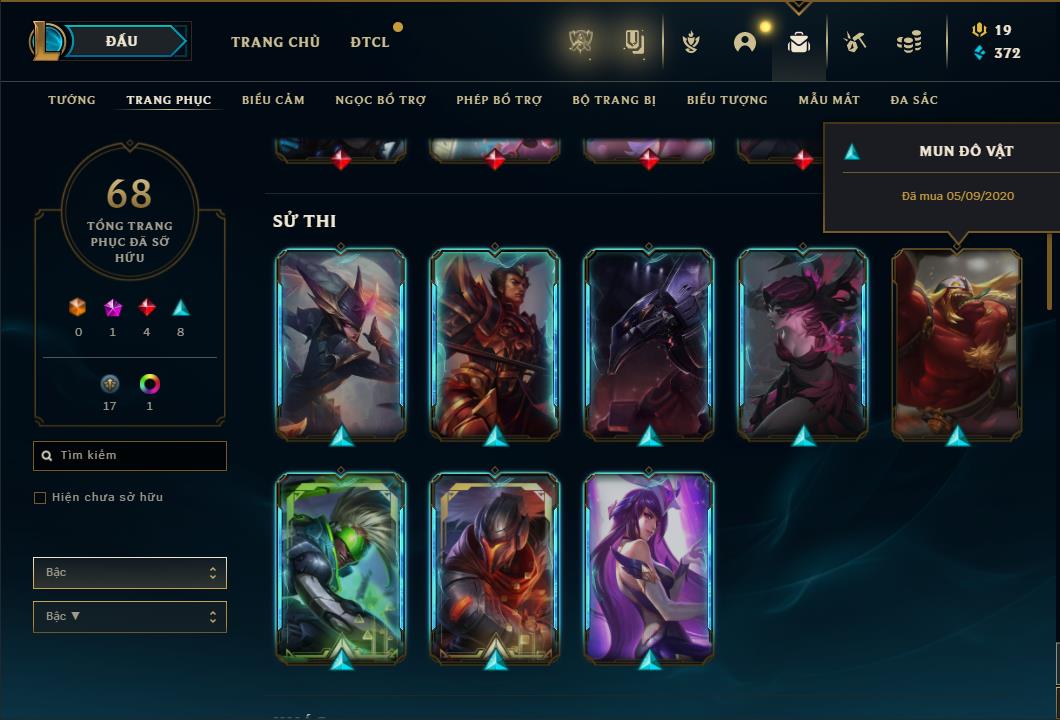Select the red Mundo skin card

957,342
